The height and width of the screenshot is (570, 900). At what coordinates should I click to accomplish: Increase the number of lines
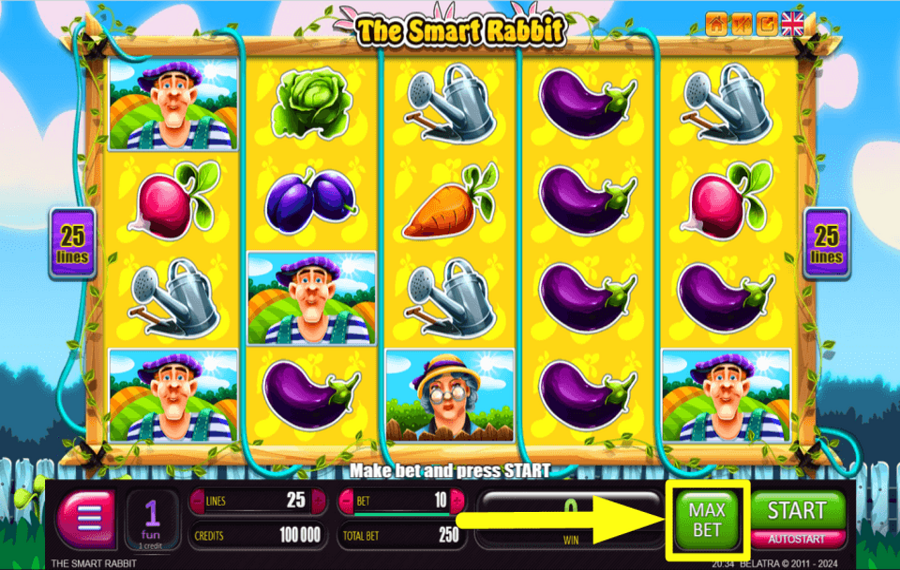pos(318,500)
